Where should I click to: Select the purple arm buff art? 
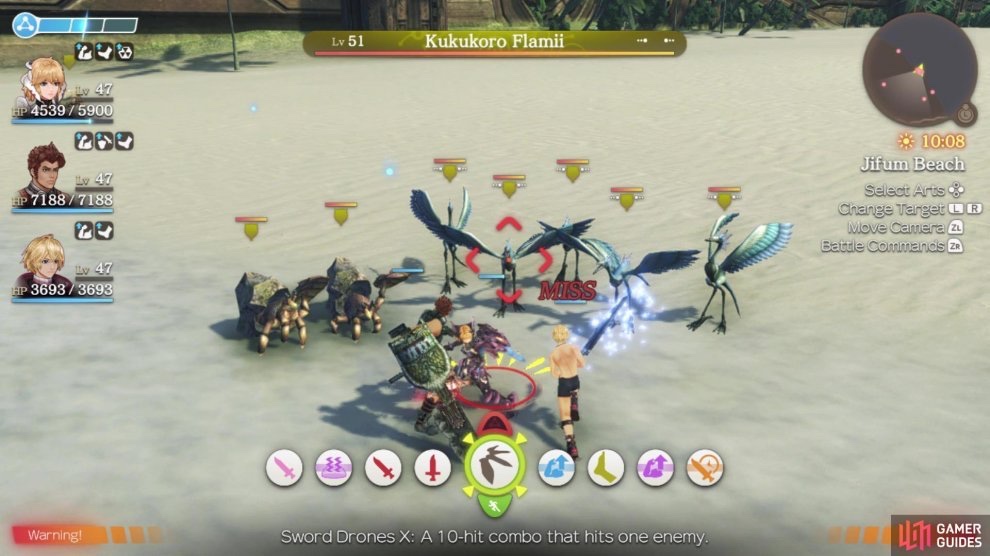coord(655,467)
